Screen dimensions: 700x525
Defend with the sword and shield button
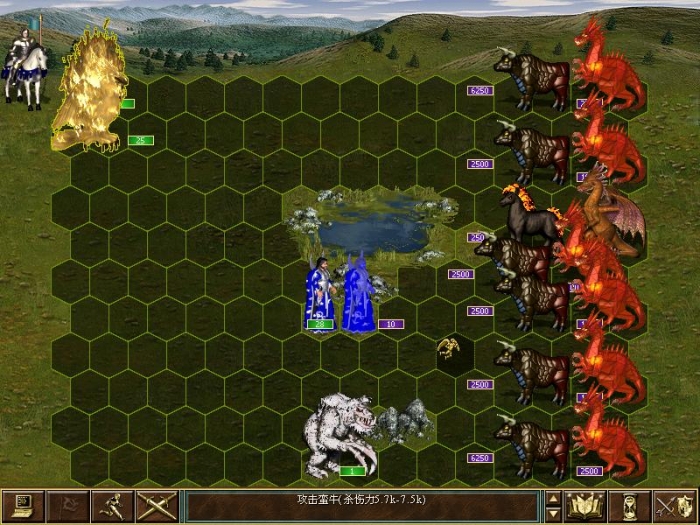tap(674, 506)
